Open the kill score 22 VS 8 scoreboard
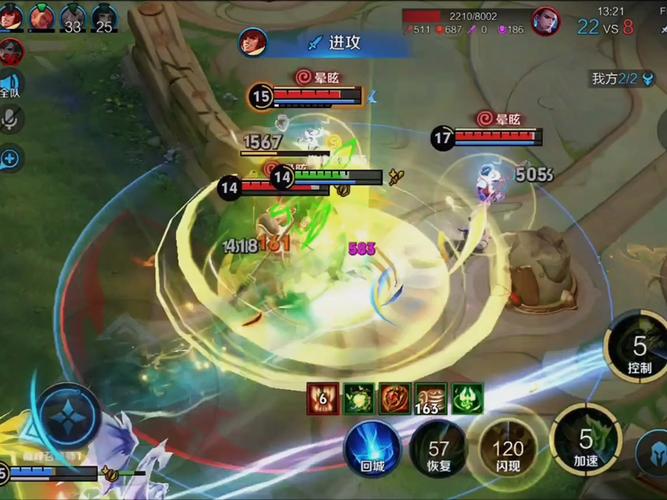The width and height of the screenshot is (667, 500). [605, 28]
